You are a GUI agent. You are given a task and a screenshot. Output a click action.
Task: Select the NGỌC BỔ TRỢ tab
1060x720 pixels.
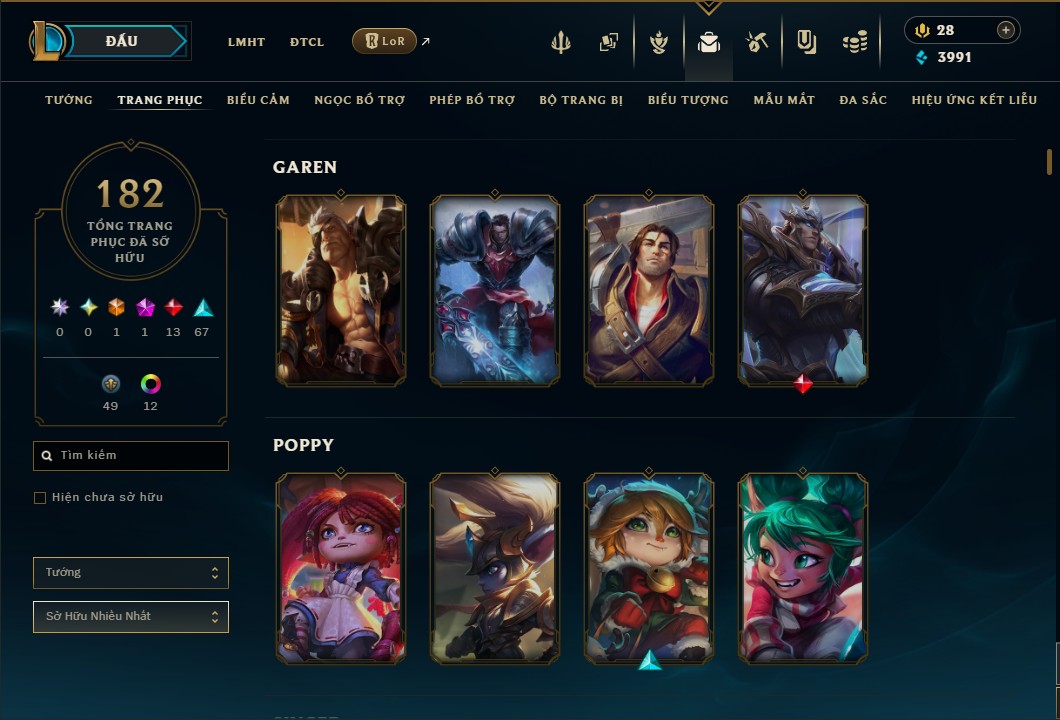click(359, 100)
